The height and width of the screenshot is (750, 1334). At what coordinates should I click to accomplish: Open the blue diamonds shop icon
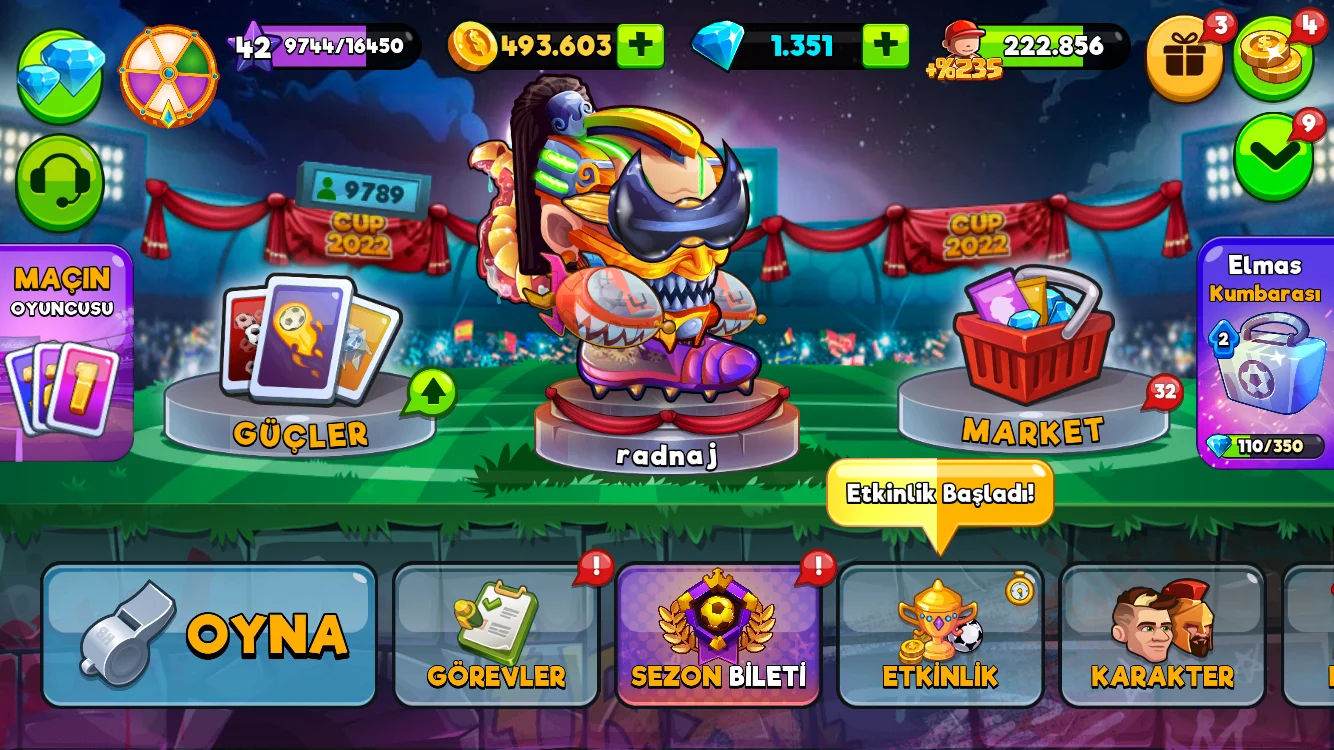tap(60, 76)
